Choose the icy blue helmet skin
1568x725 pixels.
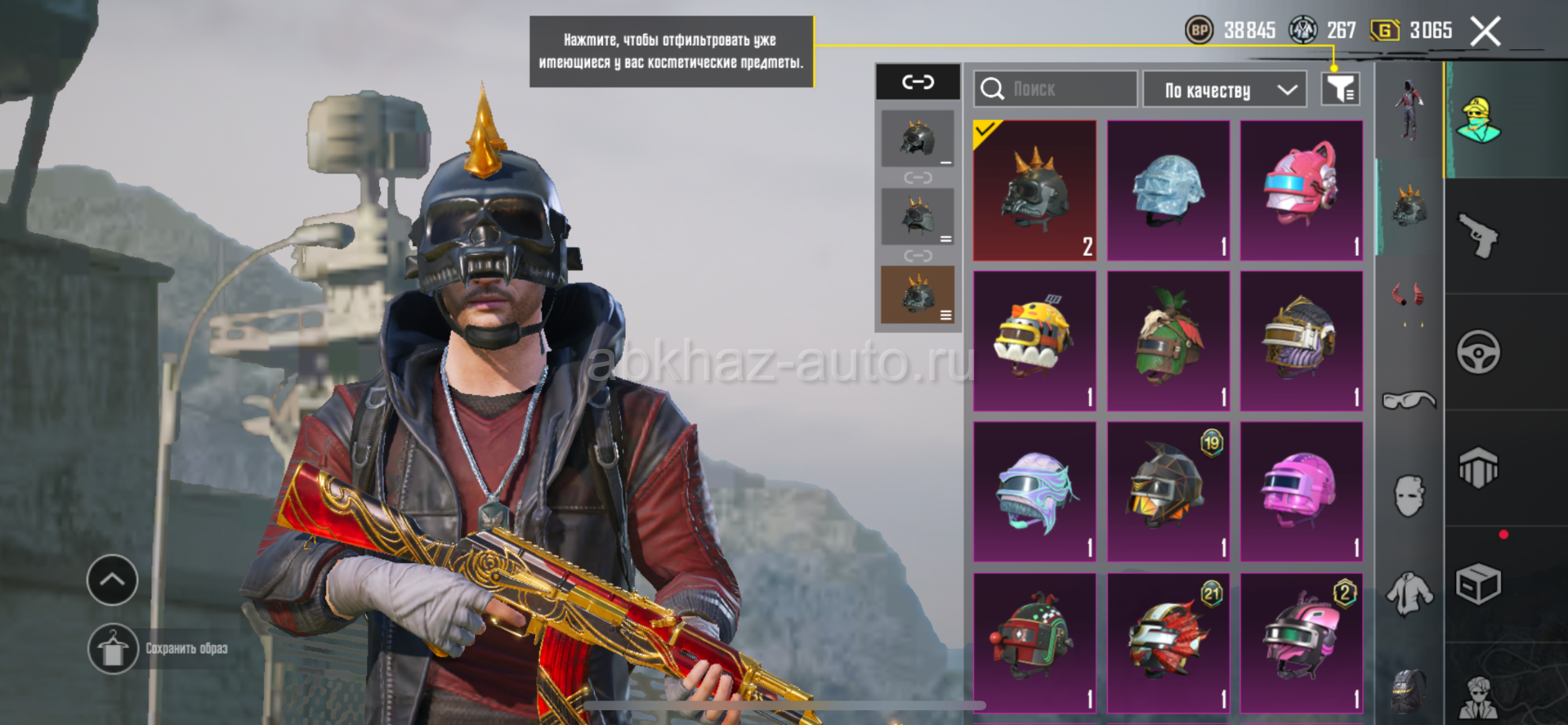coord(1168,191)
